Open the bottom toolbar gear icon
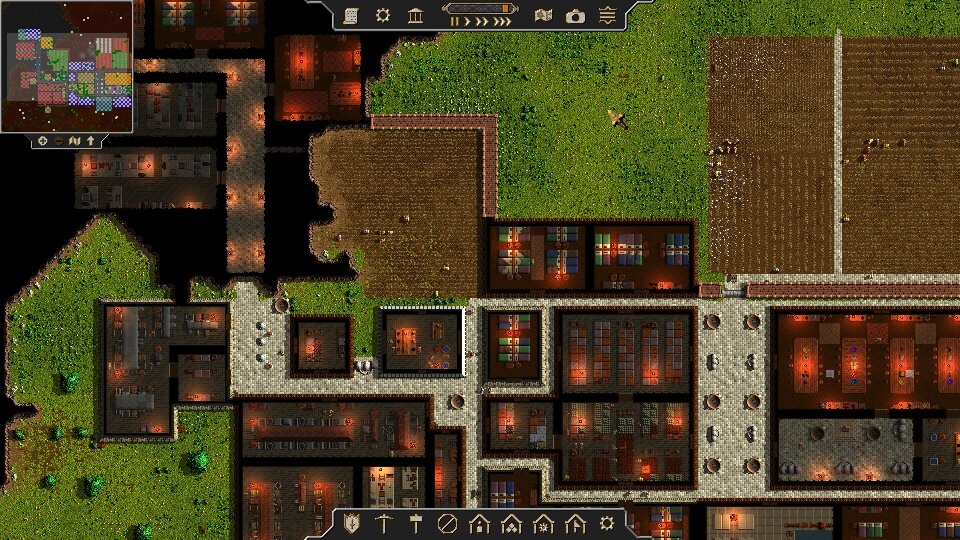 click(x=607, y=523)
